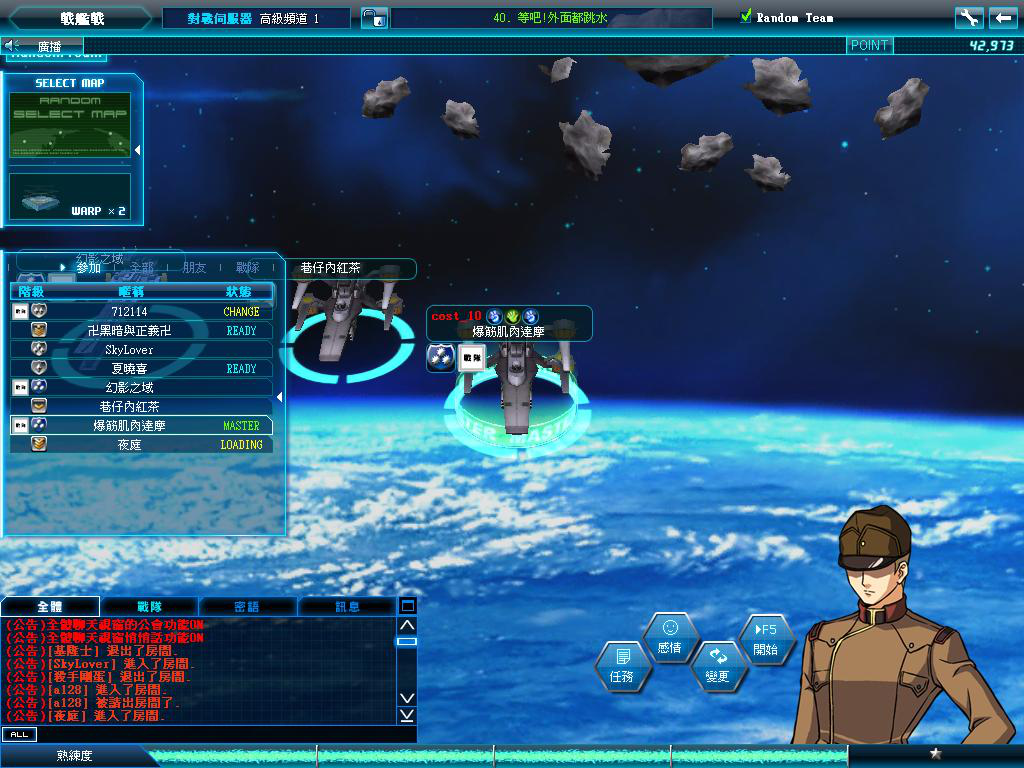
Task: Select player SkyLover row
Action: [130, 350]
